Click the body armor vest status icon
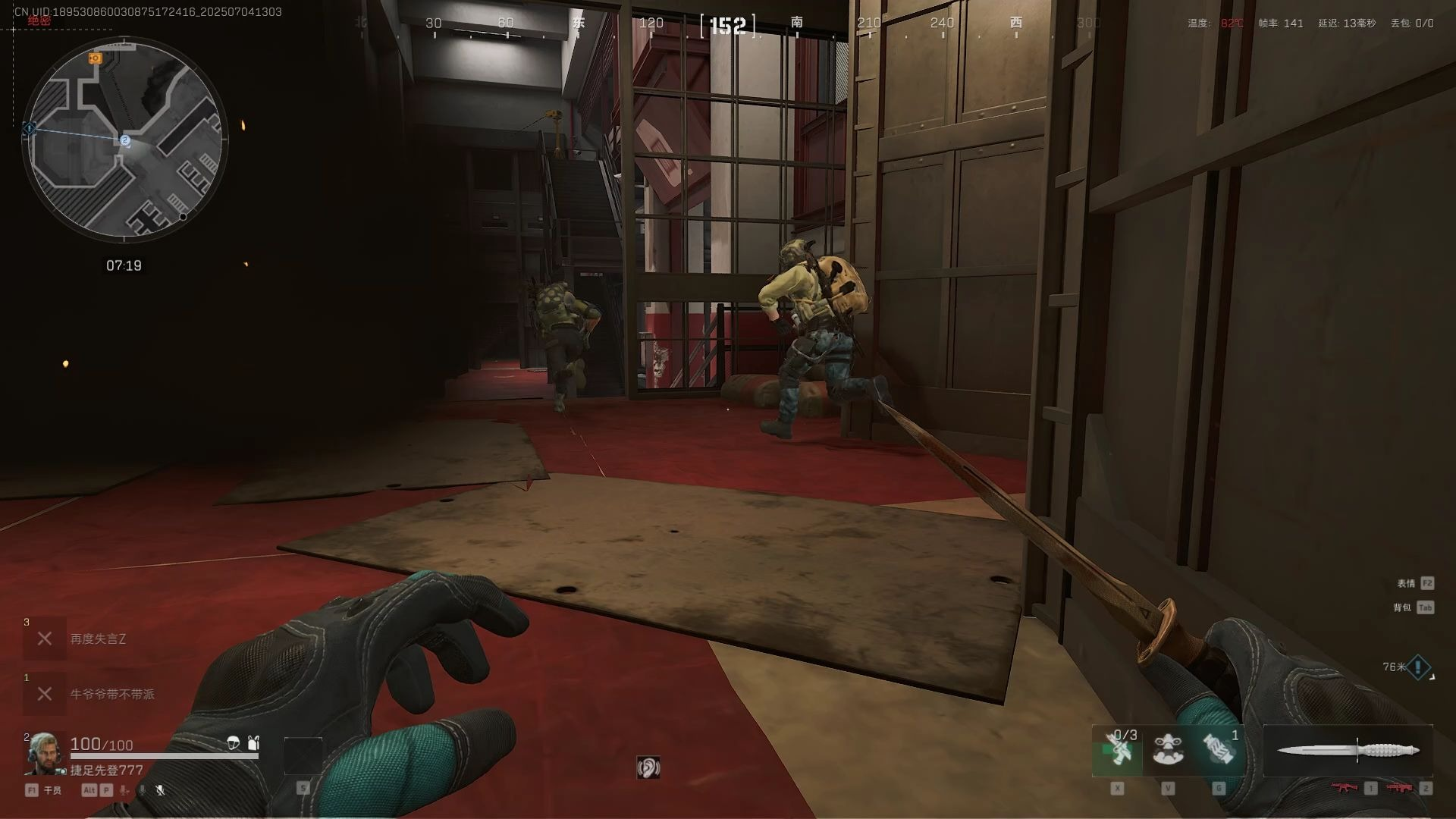 (x=253, y=743)
